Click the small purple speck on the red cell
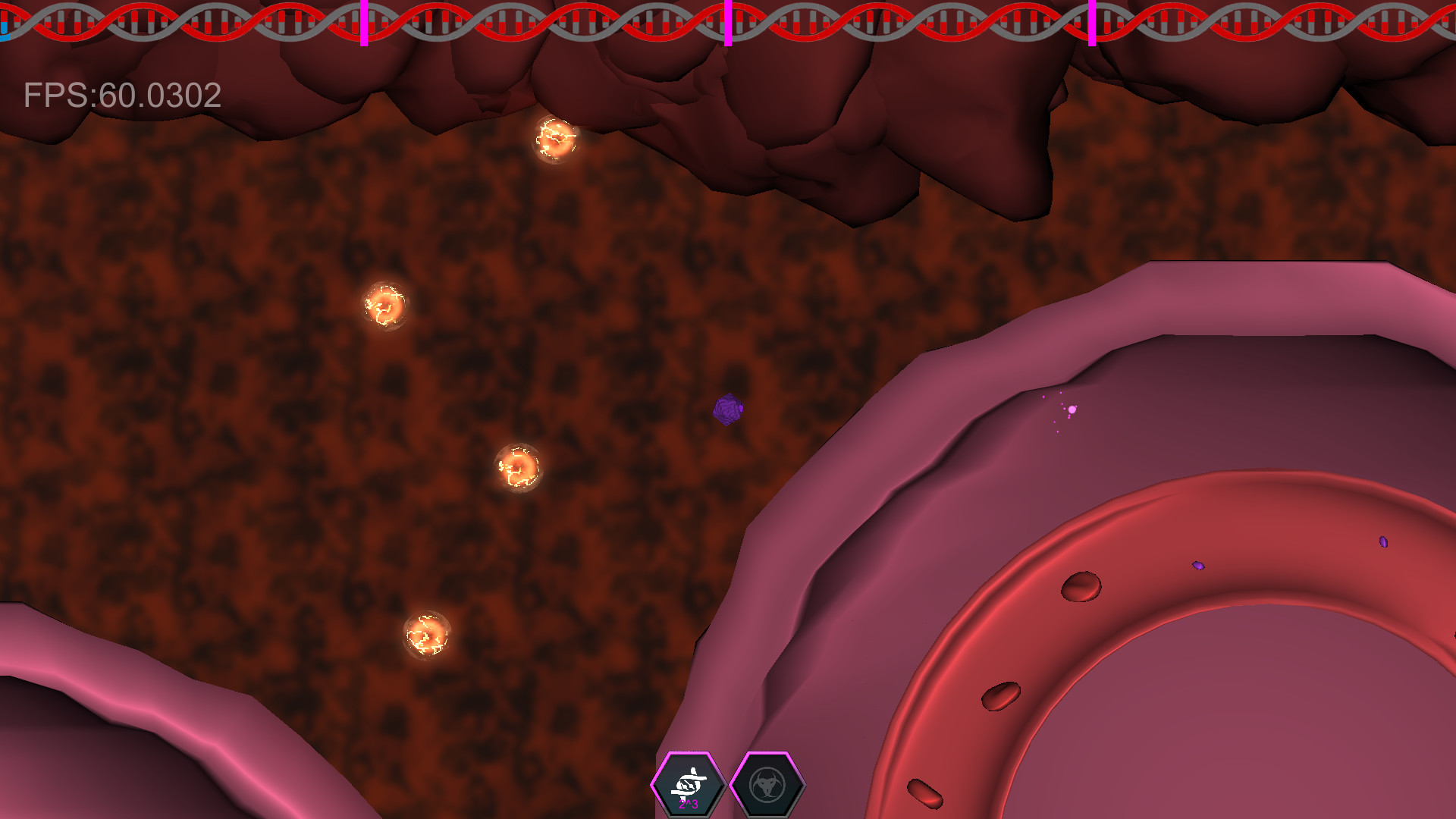This screenshot has width=1456, height=819. [1200, 564]
